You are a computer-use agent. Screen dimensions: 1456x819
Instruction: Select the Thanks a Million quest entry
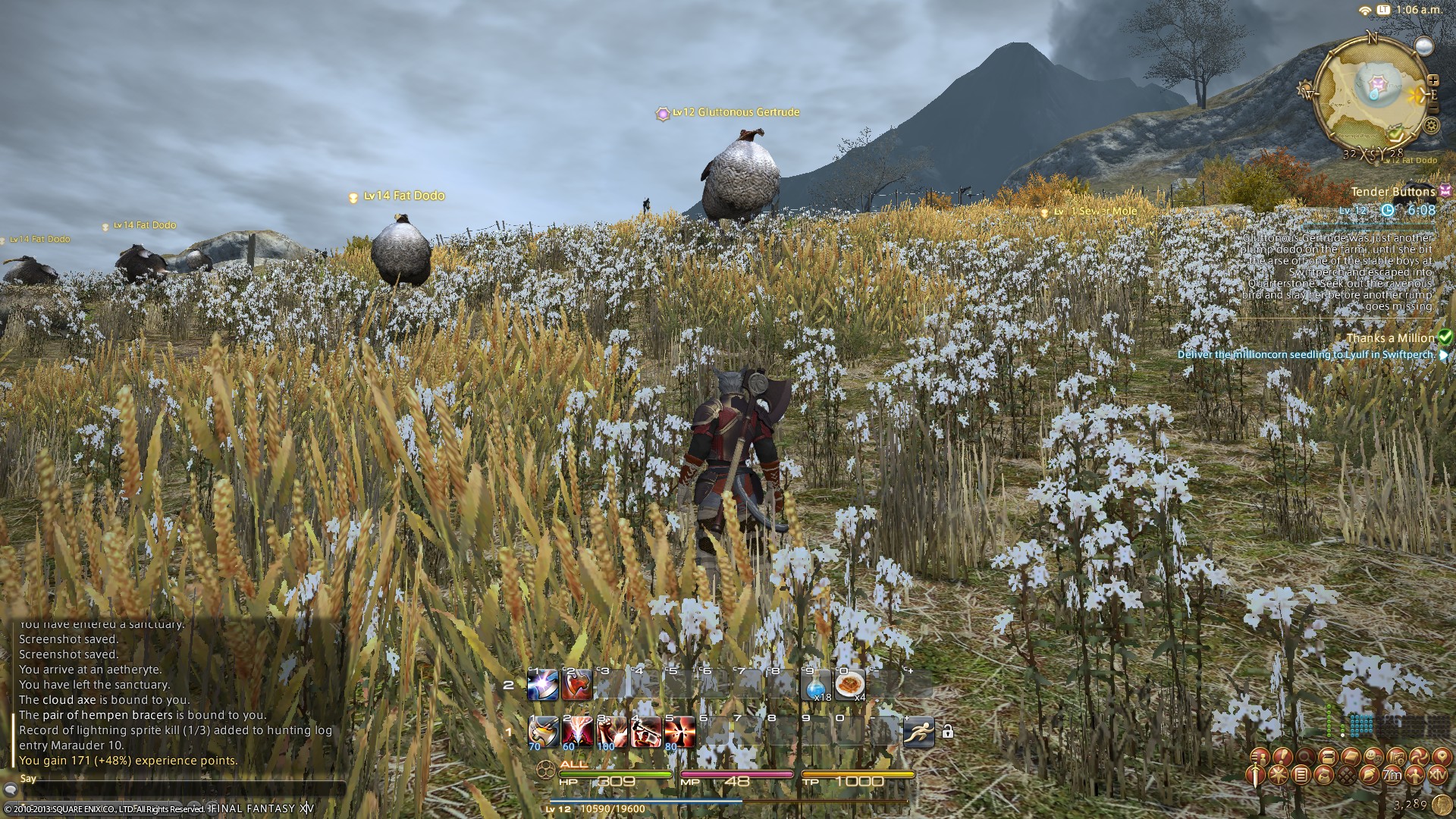tap(1390, 338)
